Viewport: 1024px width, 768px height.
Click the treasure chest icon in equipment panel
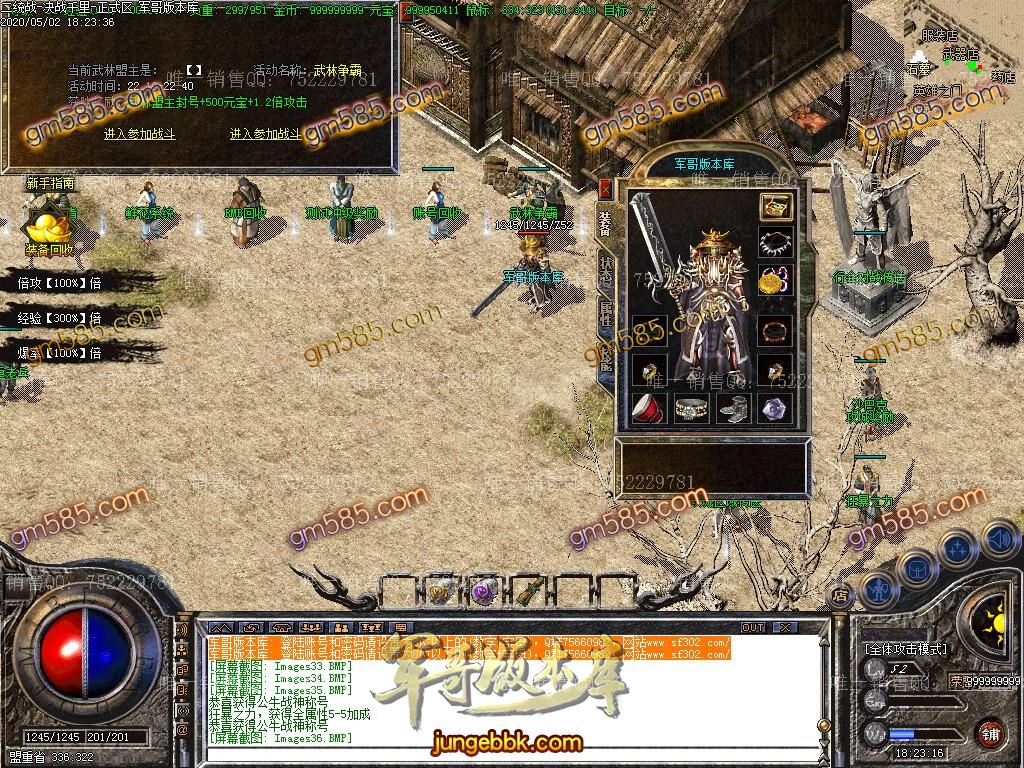(775, 207)
